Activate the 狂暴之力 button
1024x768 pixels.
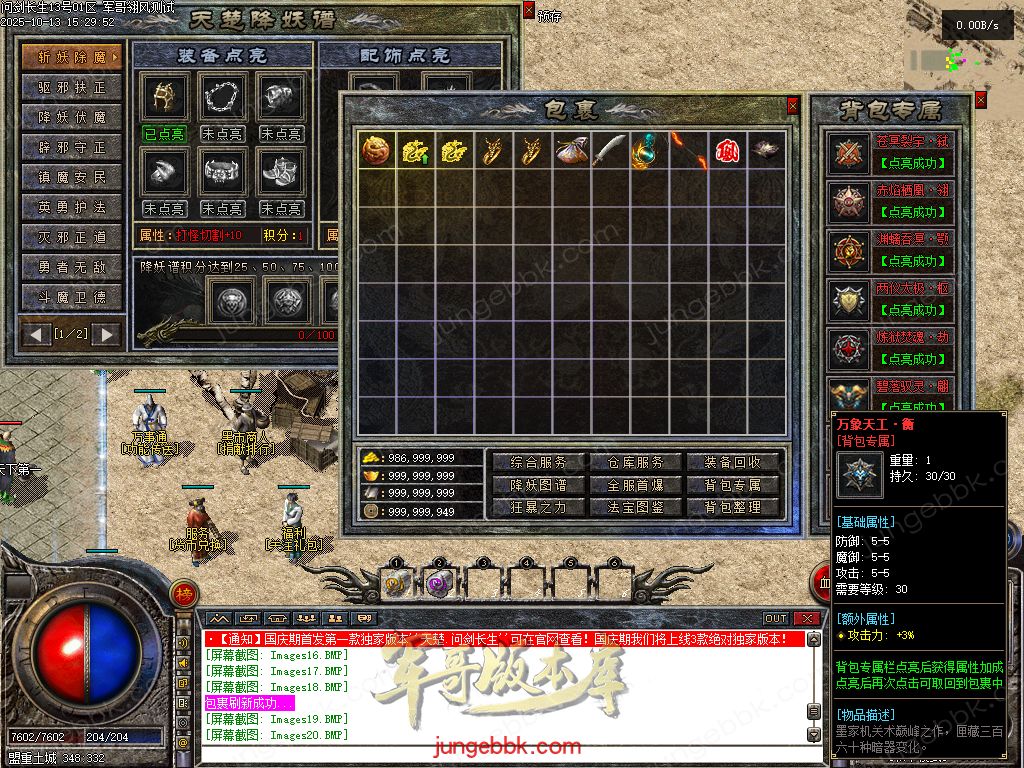click(539, 507)
